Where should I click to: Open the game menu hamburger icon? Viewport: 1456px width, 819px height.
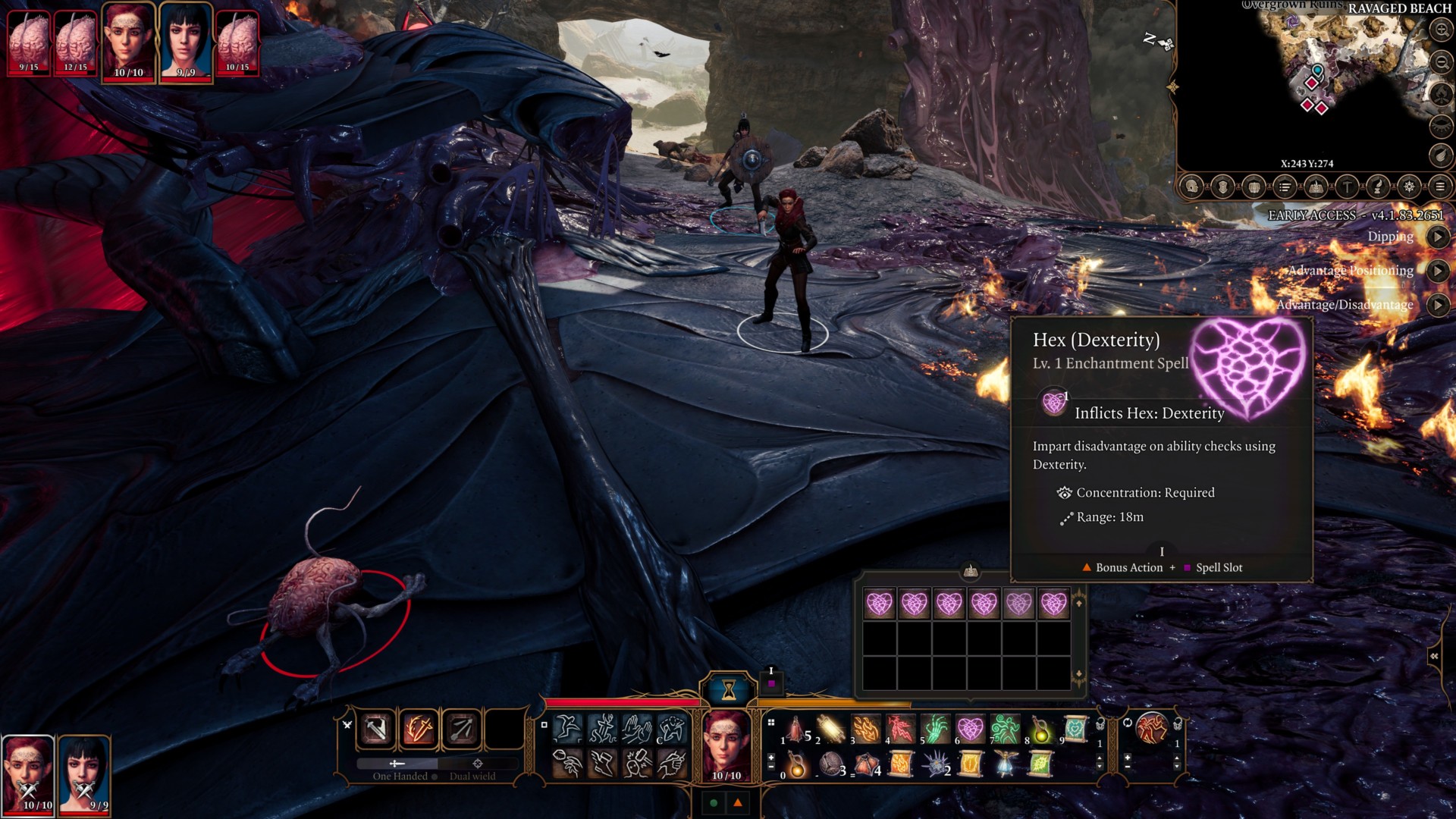coord(1440,187)
